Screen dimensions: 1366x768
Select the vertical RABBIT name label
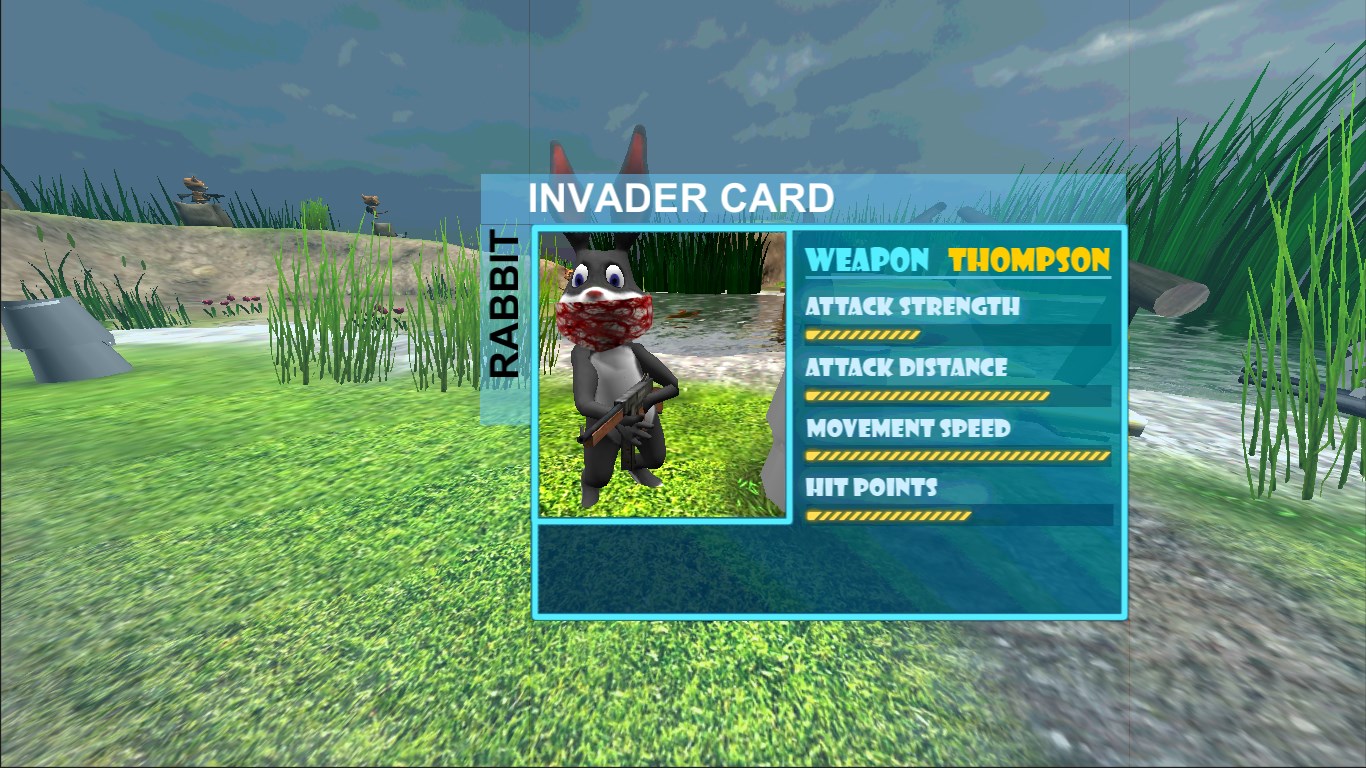[x=505, y=306]
